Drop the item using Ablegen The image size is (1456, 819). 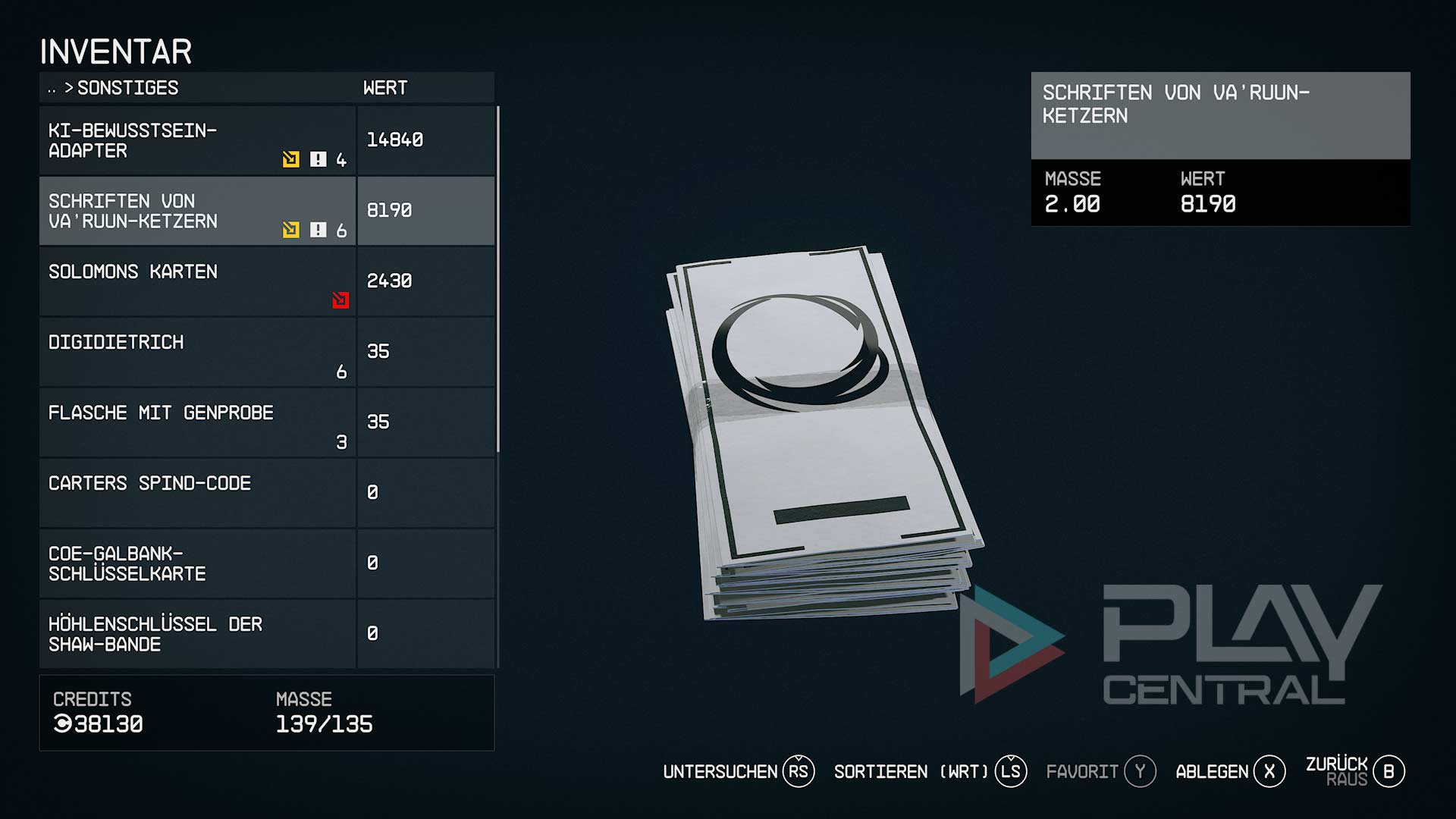1229,772
